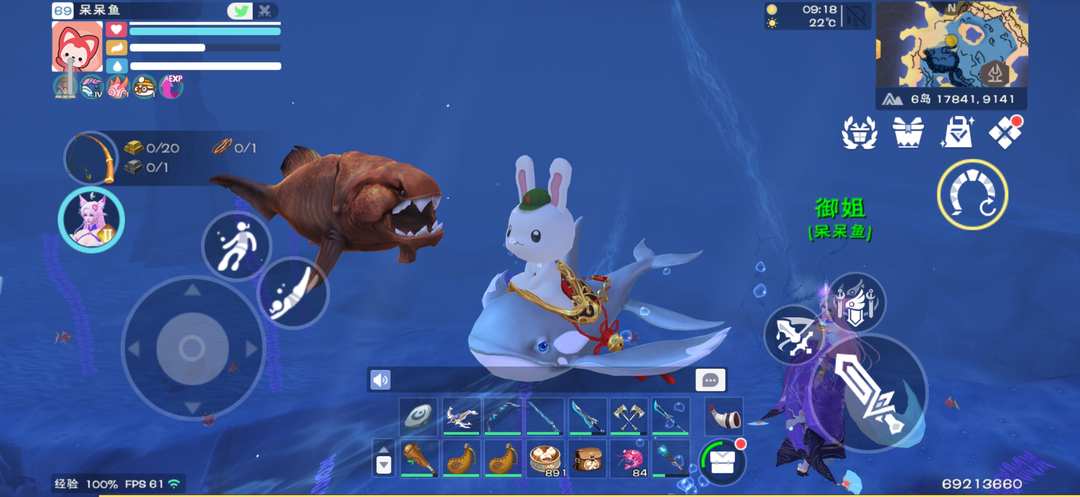The image size is (1080, 497).
Task: Open the four-diamond main menu icon
Action: click(x=1004, y=132)
